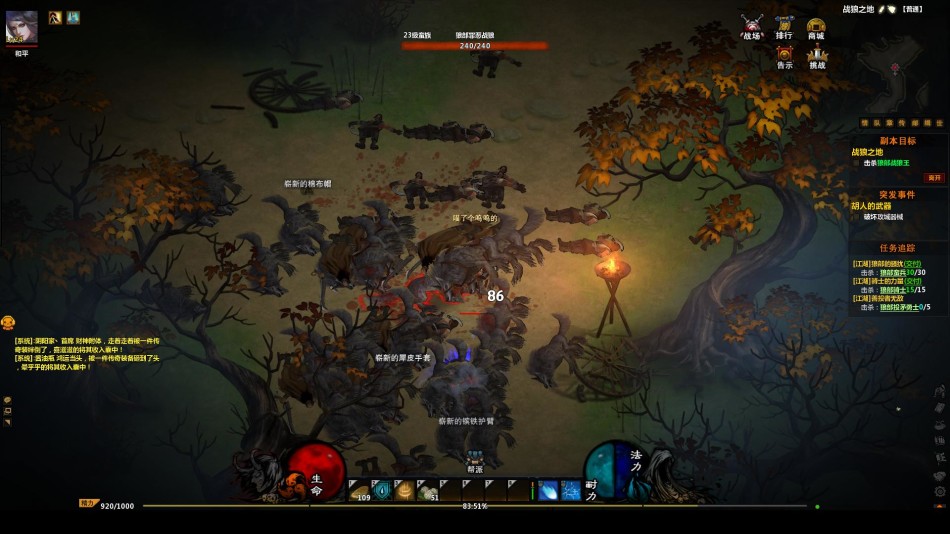This screenshot has width=950, height=534.
Task: Activate the blue comet skill
Action: click(548, 490)
